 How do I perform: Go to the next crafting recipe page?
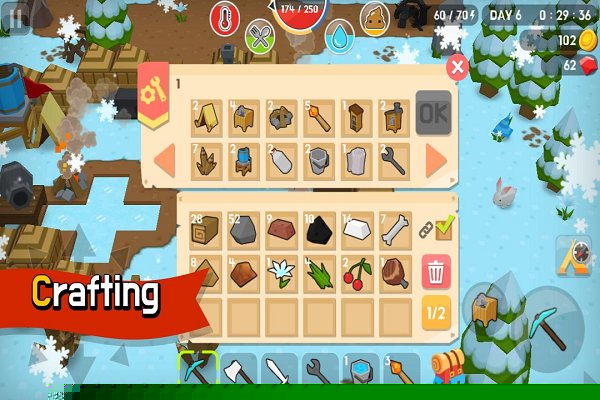click(435, 160)
